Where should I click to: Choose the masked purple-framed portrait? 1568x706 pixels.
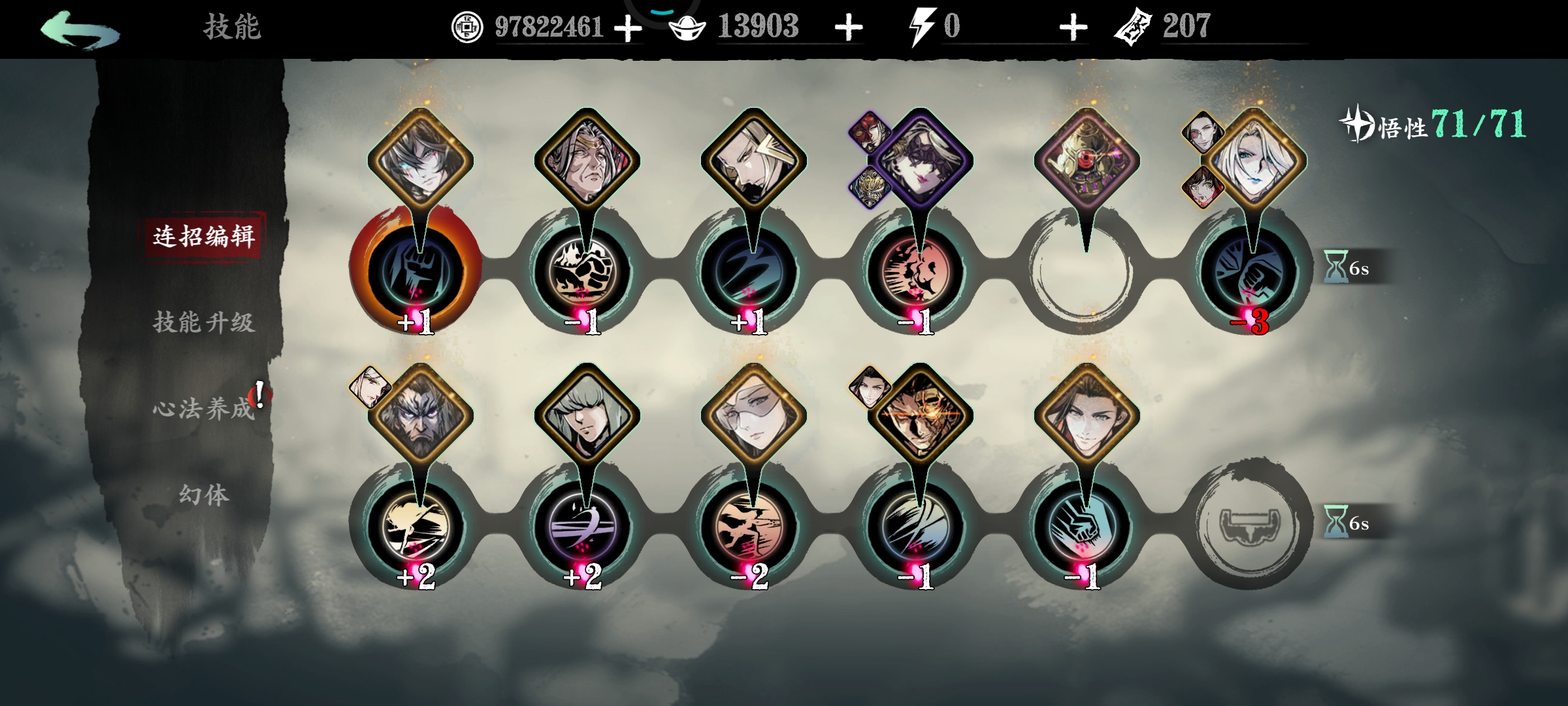920,160
